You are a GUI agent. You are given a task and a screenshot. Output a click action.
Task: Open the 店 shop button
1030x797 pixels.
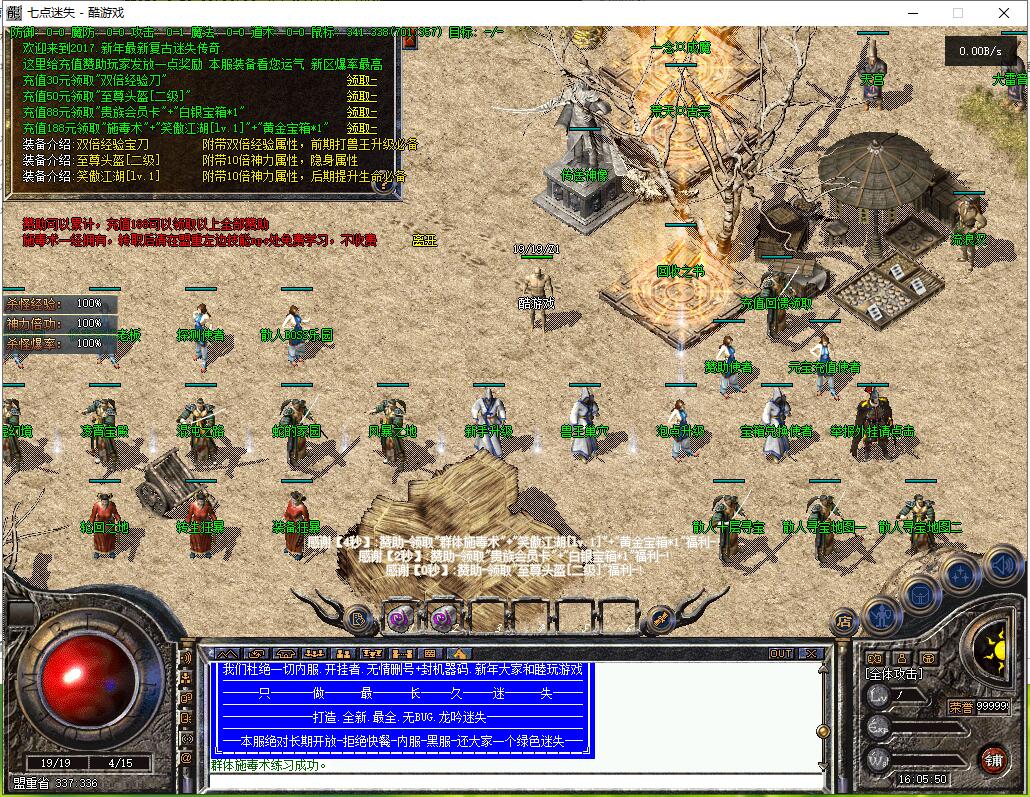point(843,621)
